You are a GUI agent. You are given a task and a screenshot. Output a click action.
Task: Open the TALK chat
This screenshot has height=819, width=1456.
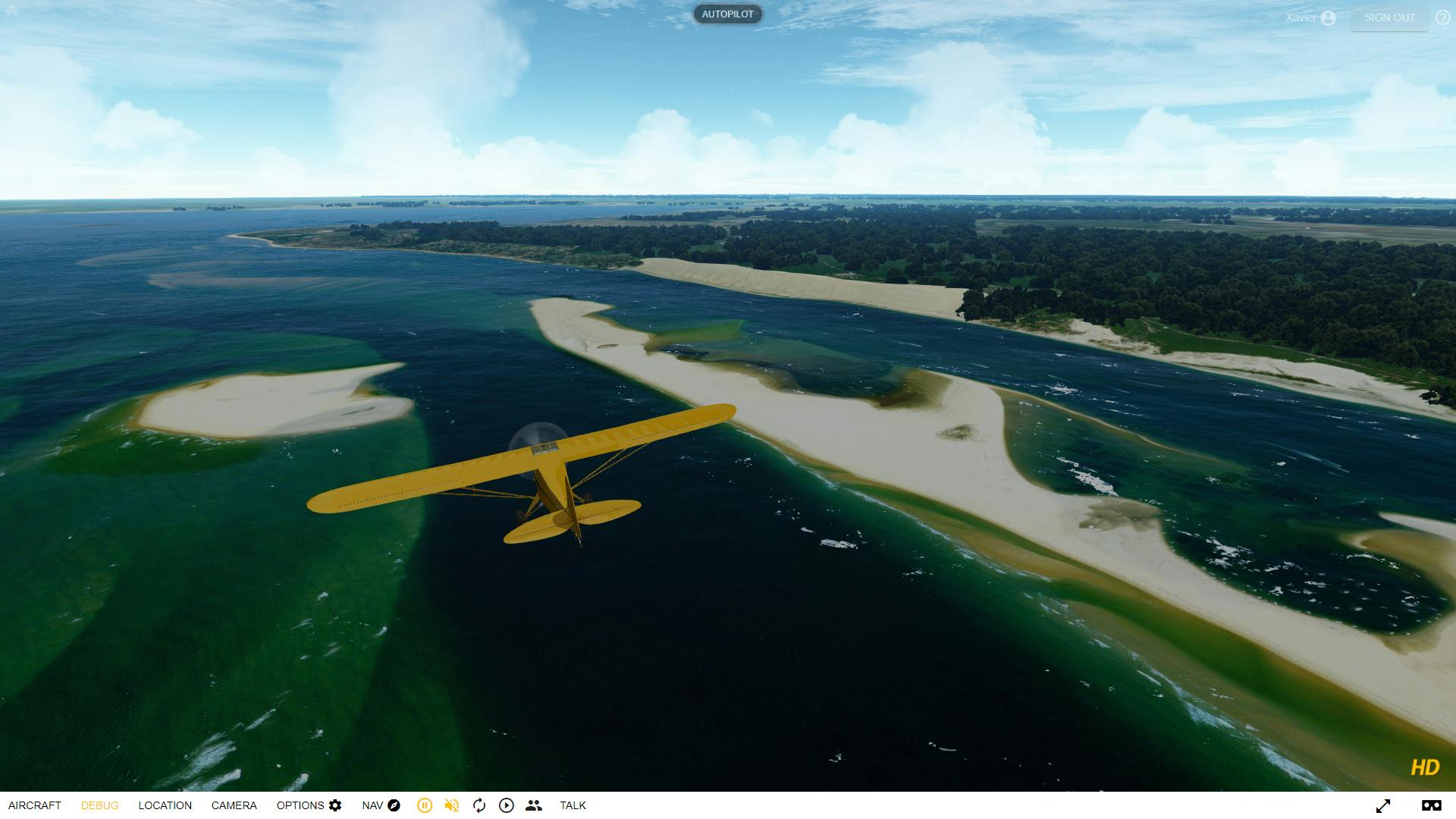573,805
